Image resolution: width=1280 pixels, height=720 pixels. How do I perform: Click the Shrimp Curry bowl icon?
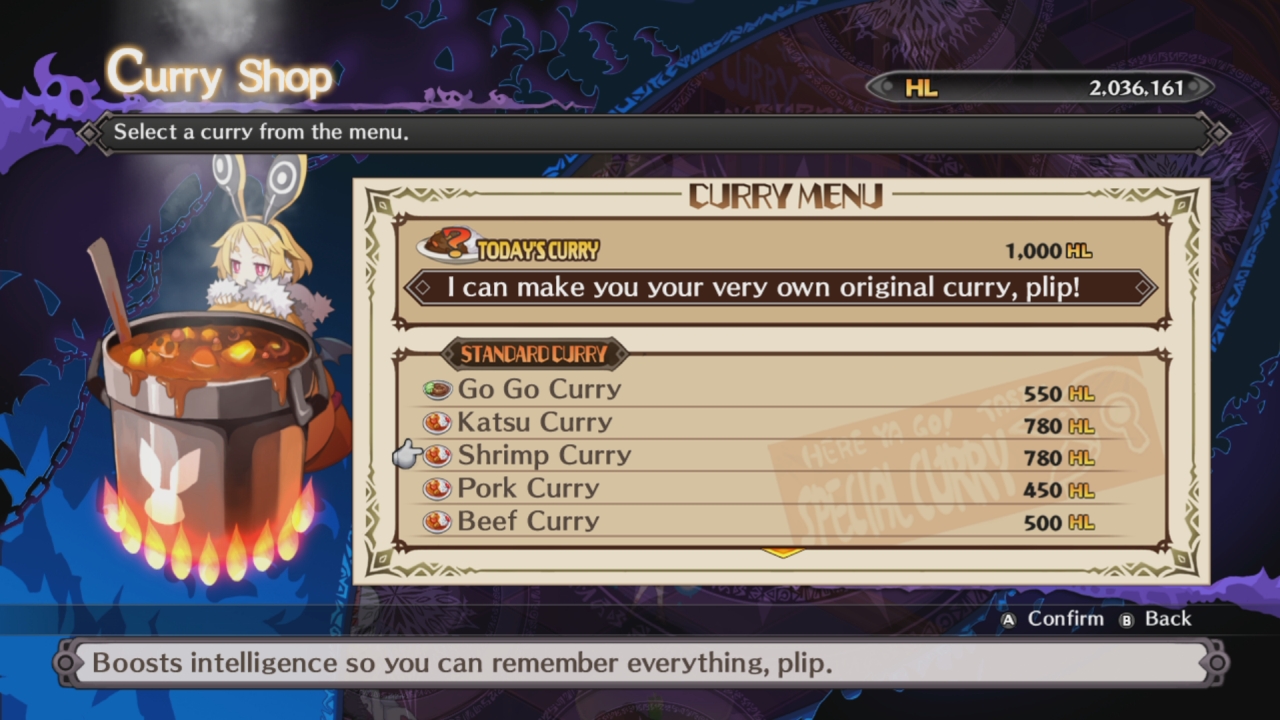coord(437,454)
